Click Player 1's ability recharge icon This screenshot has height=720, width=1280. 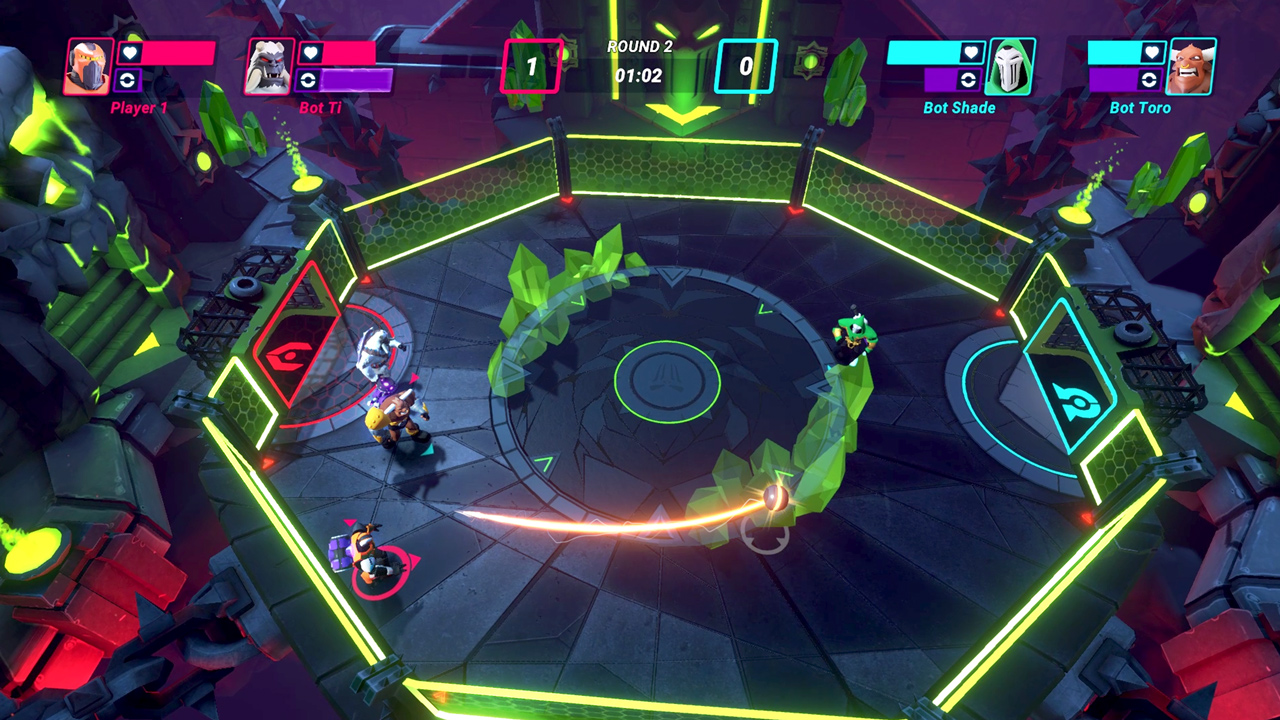(x=129, y=79)
